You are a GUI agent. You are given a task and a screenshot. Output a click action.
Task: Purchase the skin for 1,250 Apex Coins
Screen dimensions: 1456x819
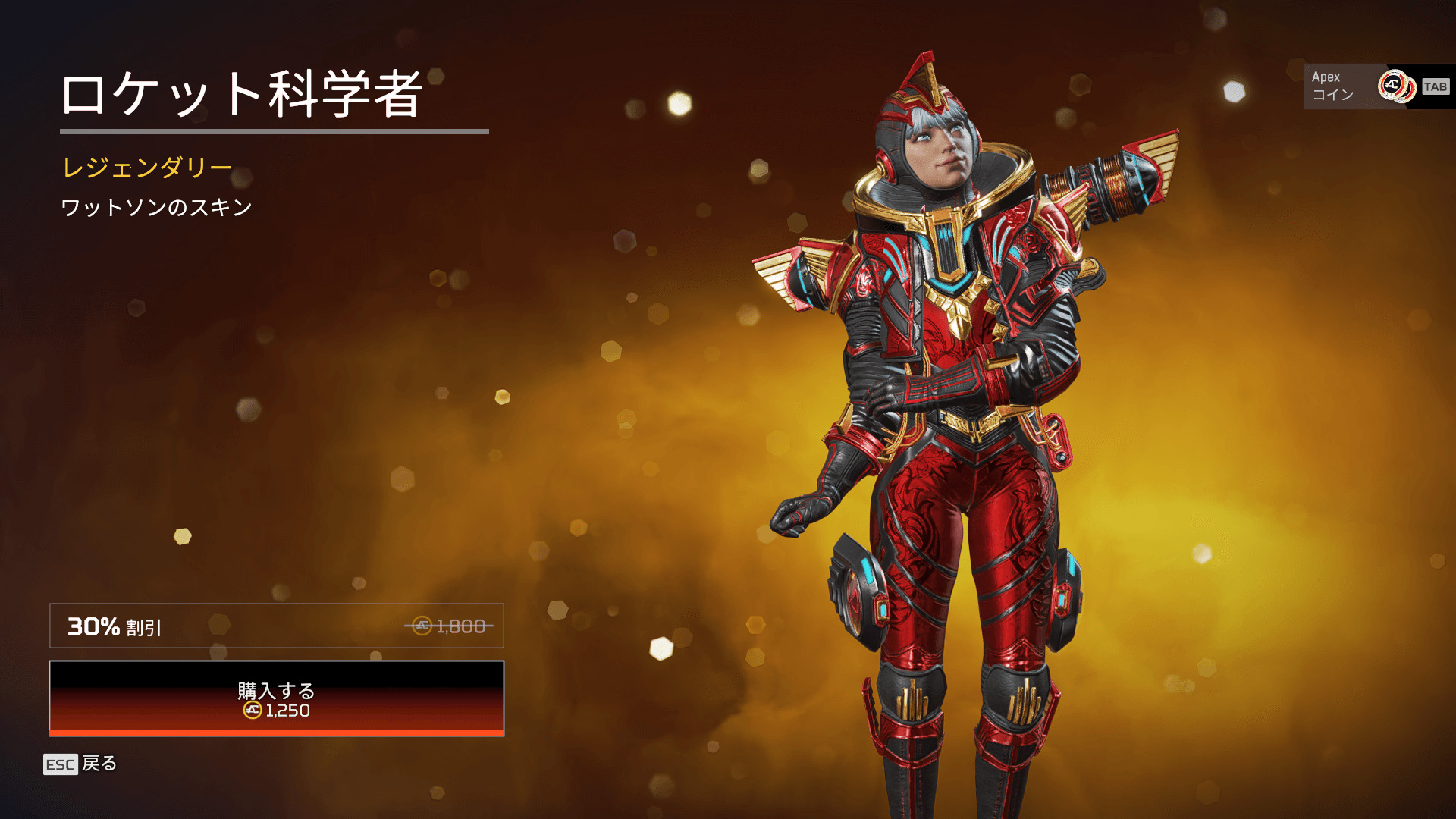(x=277, y=698)
